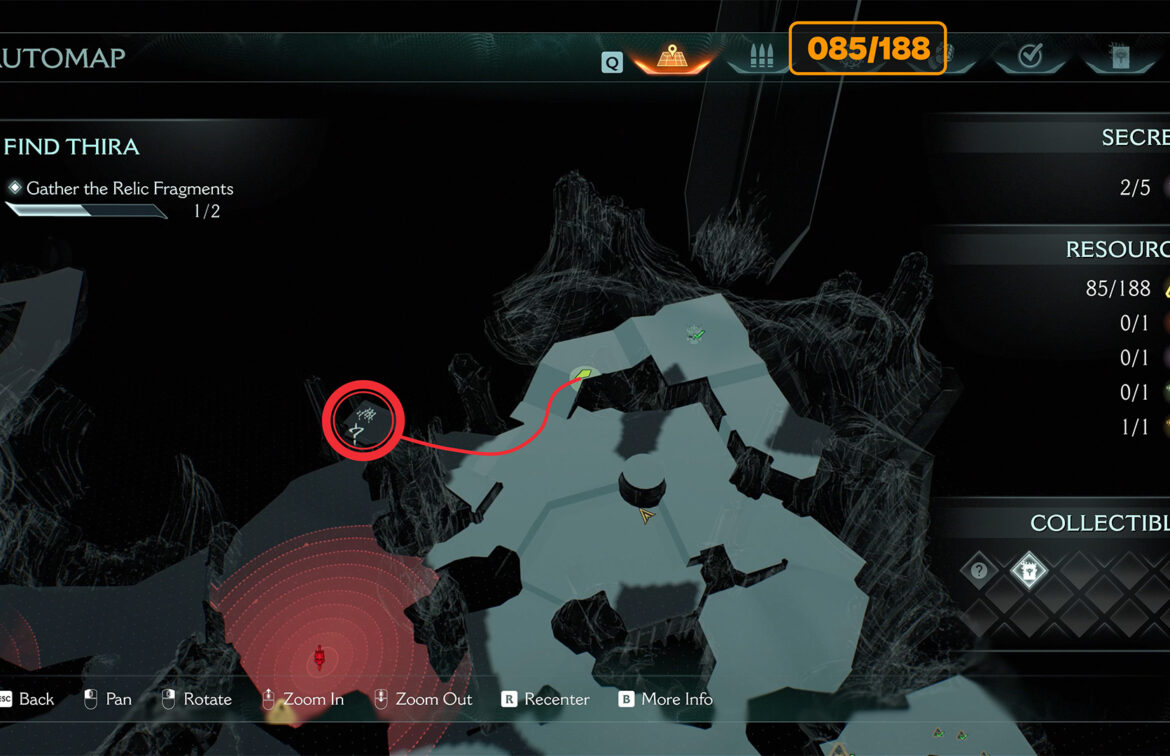Select the unknown question mark collectible slot
Screen dimensions: 1170x756
[979, 571]
